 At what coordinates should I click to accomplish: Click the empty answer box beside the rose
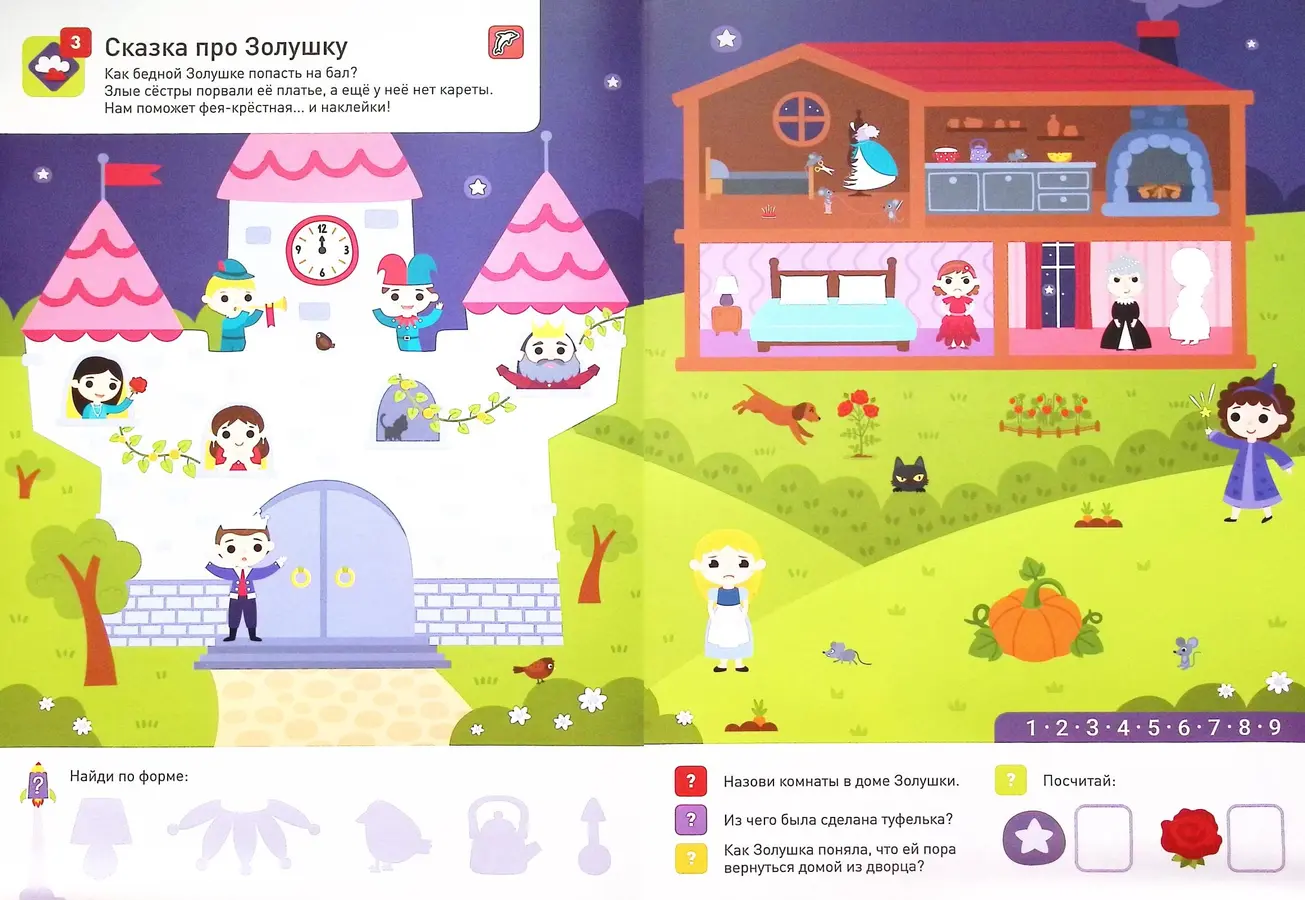pyautogui.click(x=1255, y=838)
